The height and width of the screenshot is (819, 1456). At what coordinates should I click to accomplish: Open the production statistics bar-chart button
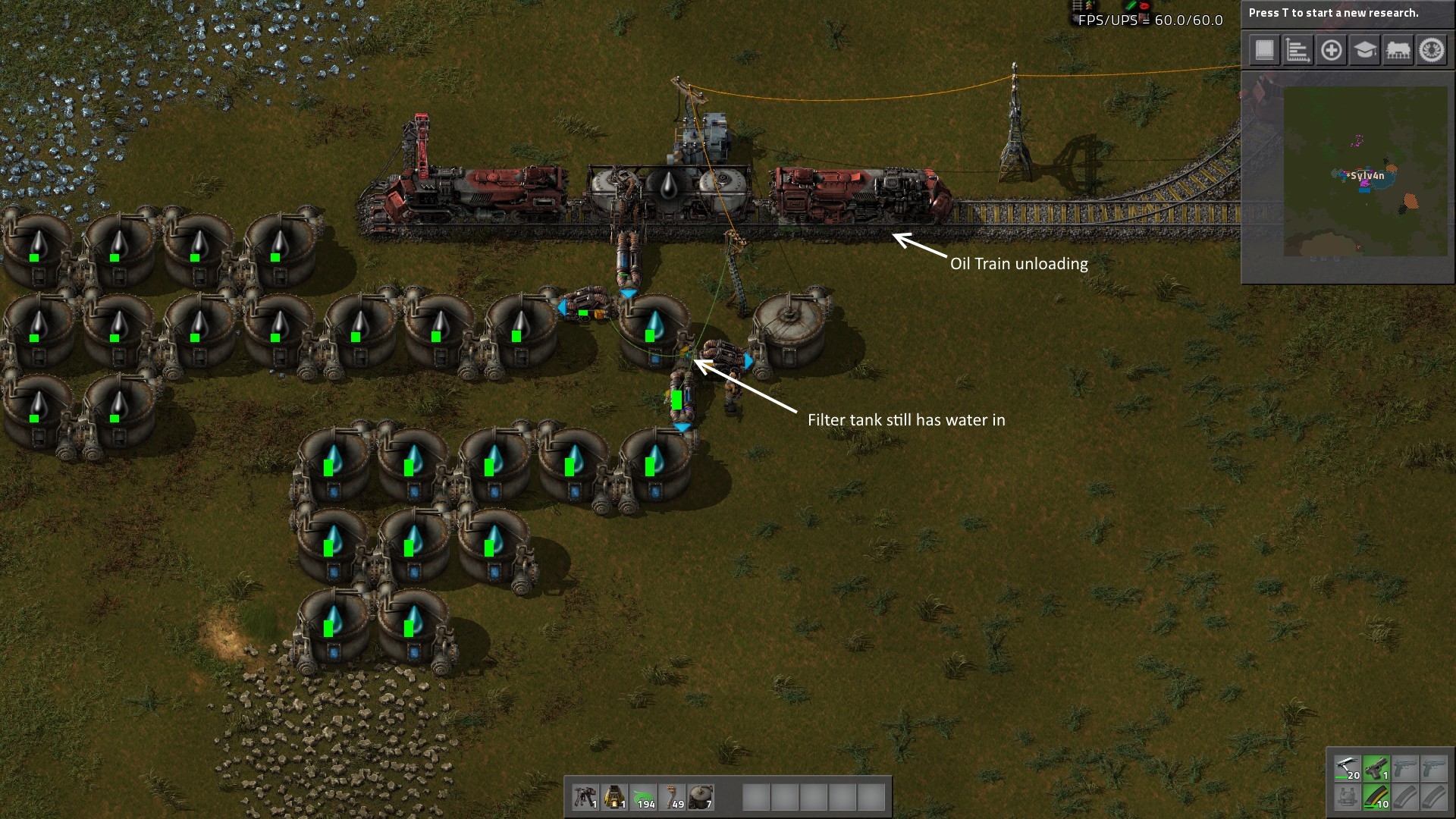pos(1298,51)
